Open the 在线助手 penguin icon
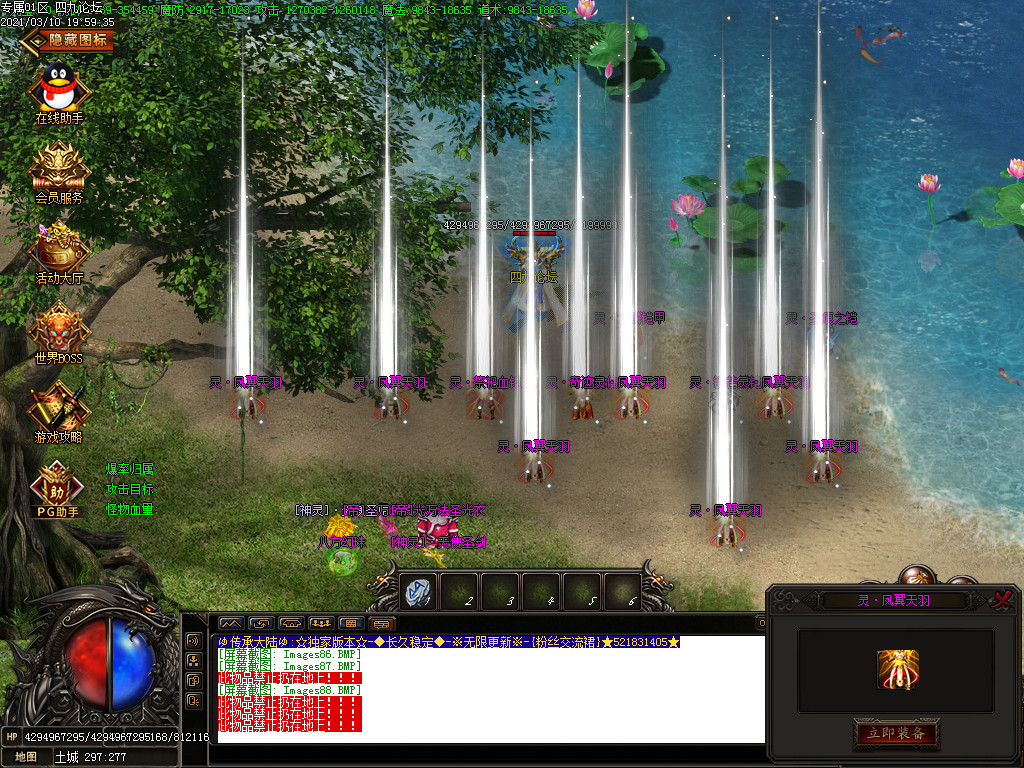 click(x=59, y=89)
